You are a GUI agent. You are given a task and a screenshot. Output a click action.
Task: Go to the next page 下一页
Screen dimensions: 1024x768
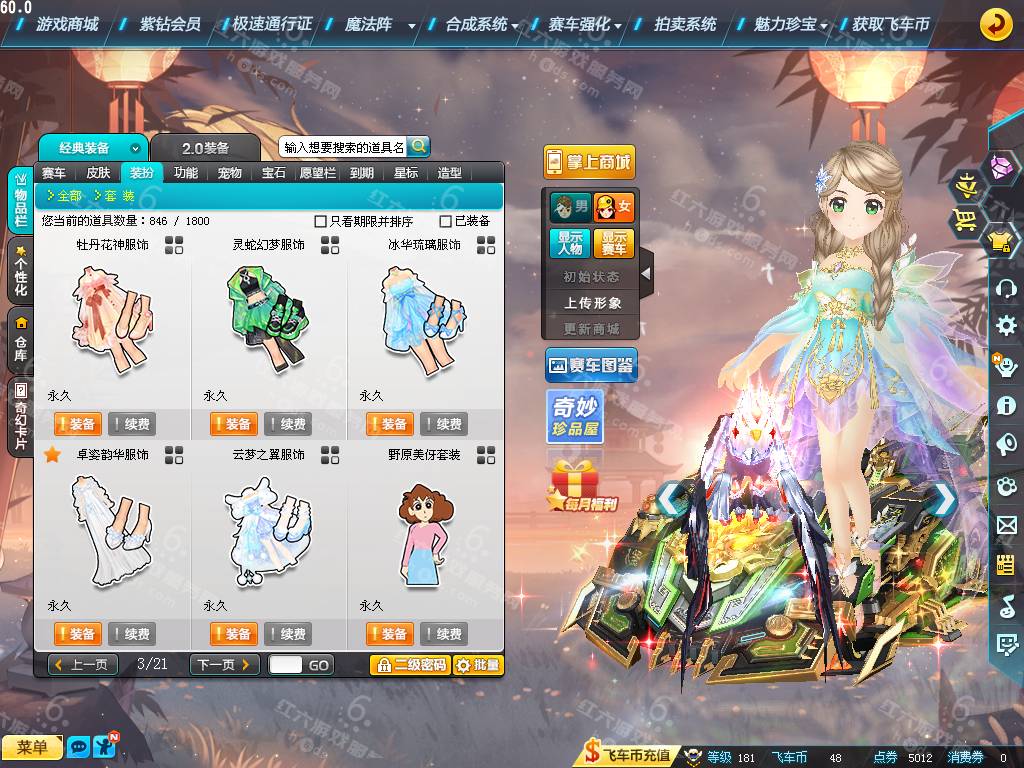coord(225,665)
